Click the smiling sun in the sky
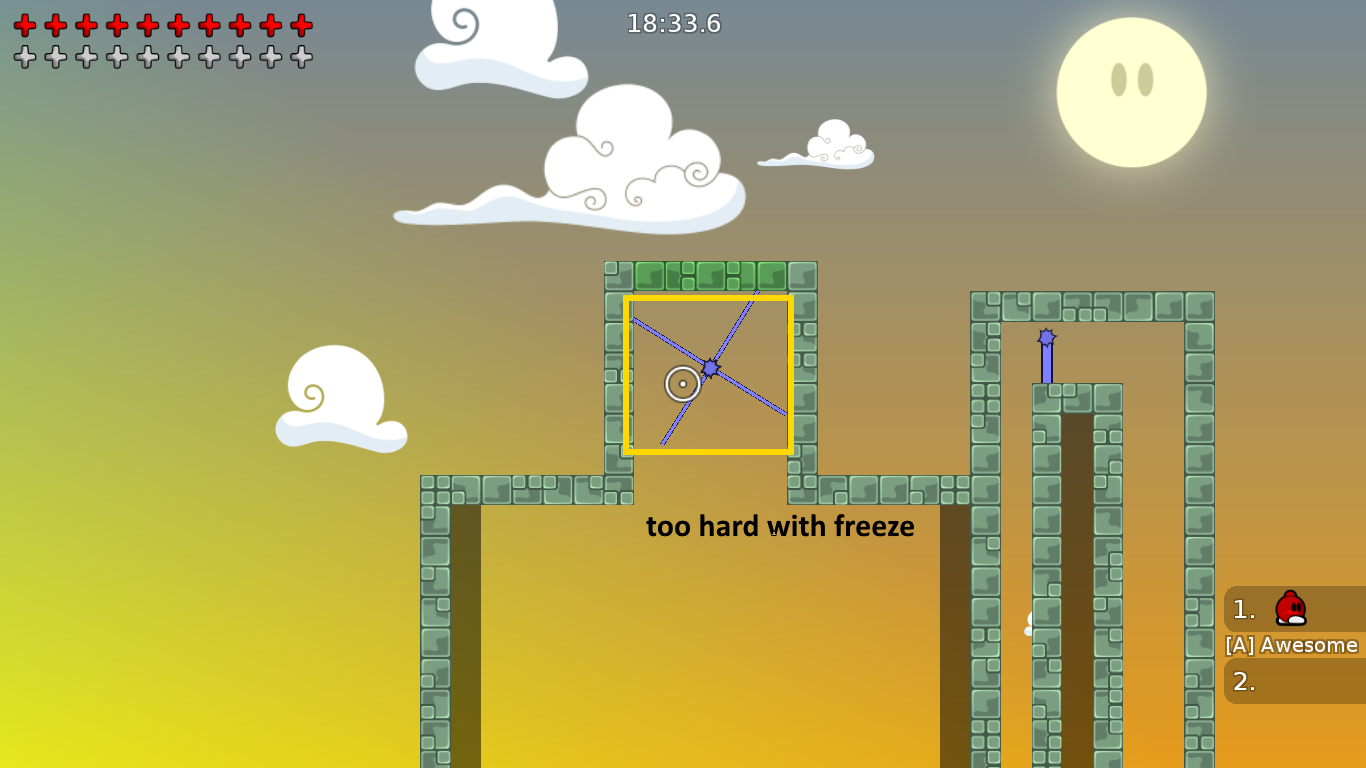 (x=1131, y=90)
